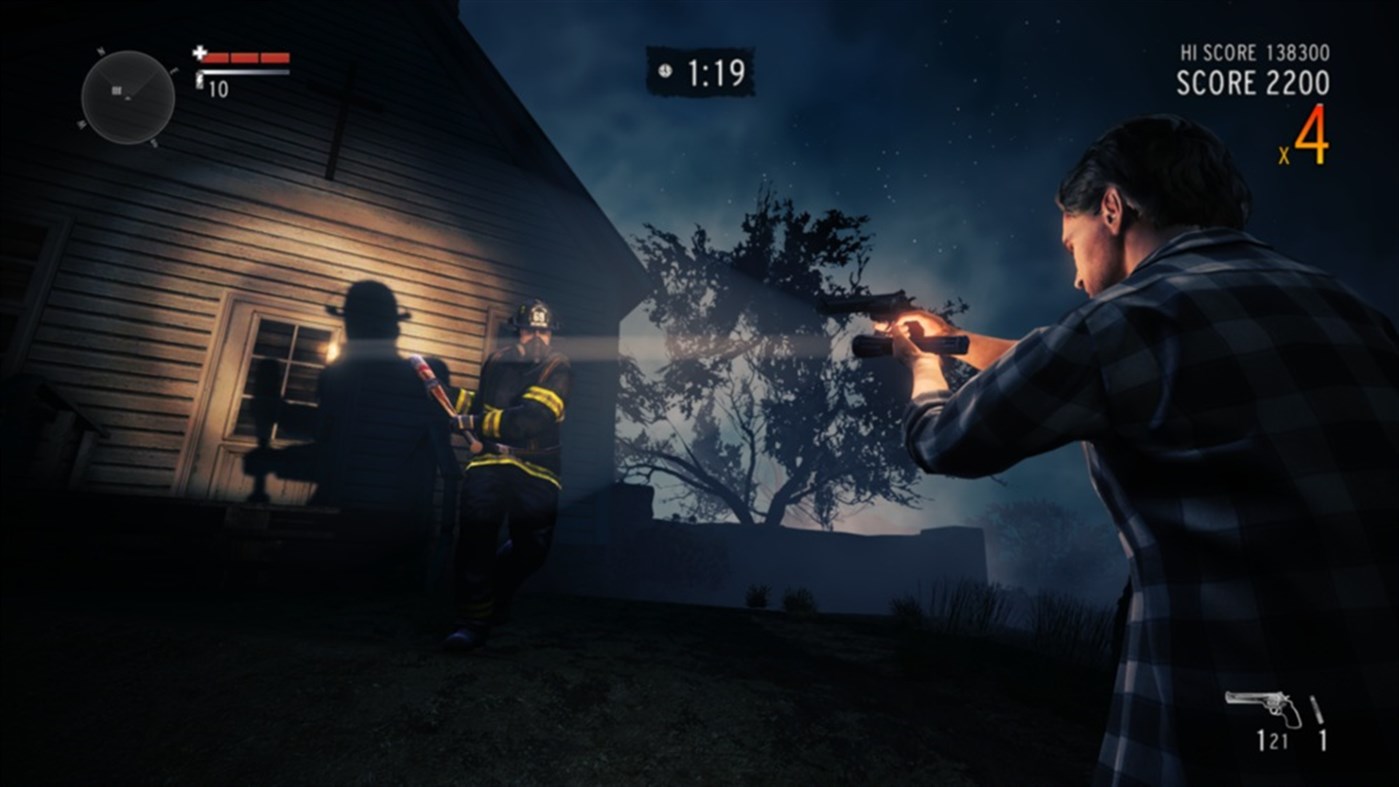Click the revolver ammo count 121
This screenshot has height=787, width=1399.
pyautogui.click(x=1273, y=740)
